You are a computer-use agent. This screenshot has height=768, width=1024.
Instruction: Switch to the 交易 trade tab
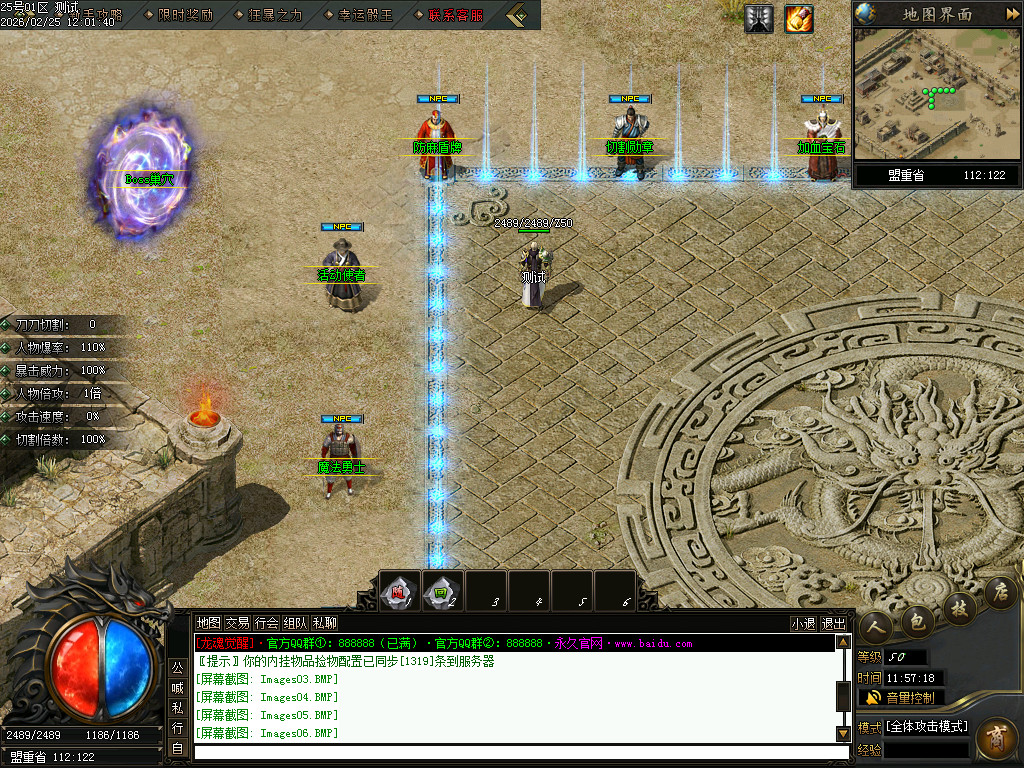237,623
